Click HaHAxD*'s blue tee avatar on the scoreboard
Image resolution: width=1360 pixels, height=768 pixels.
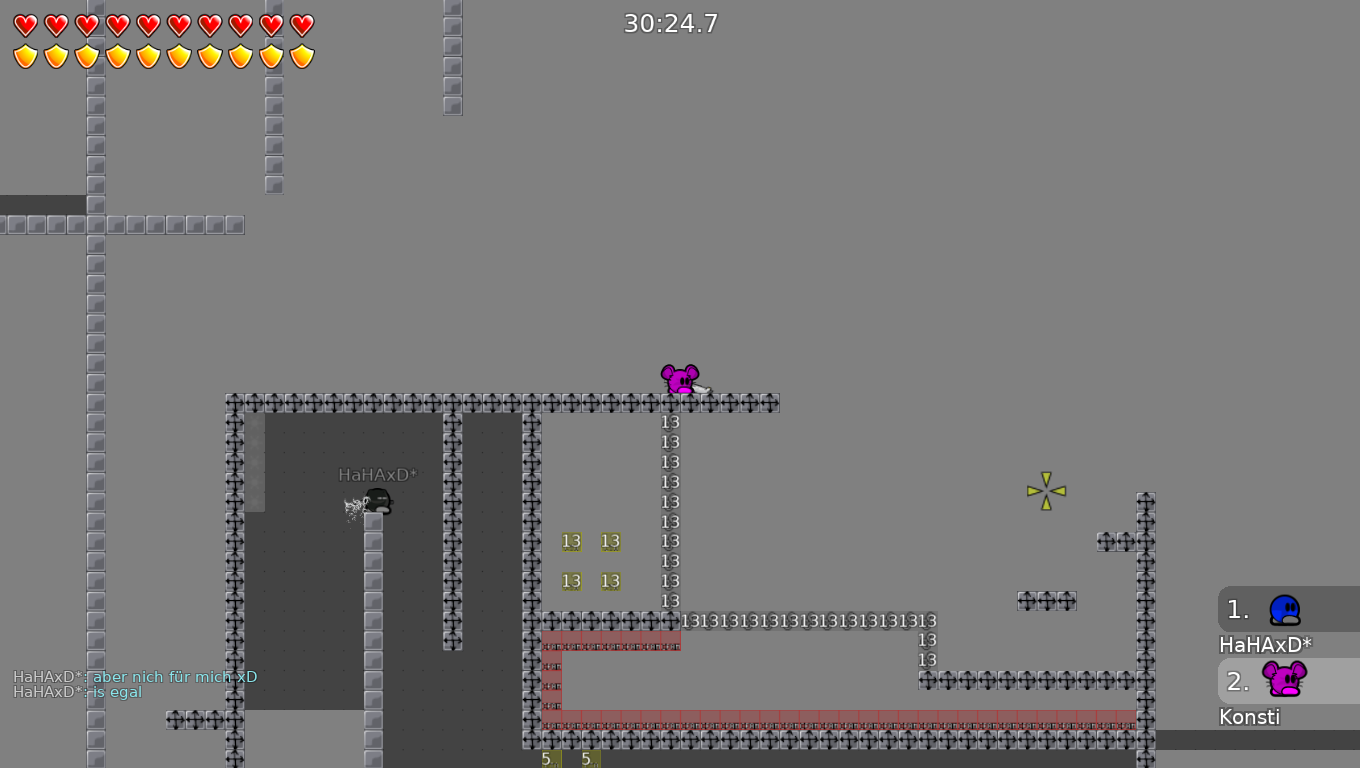[x=1283, y=610]
